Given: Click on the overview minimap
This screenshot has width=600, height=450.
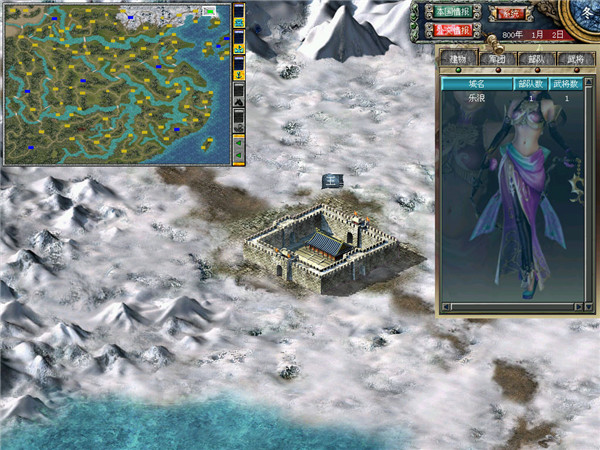Looking at the screenshot, I should point(115,83).
